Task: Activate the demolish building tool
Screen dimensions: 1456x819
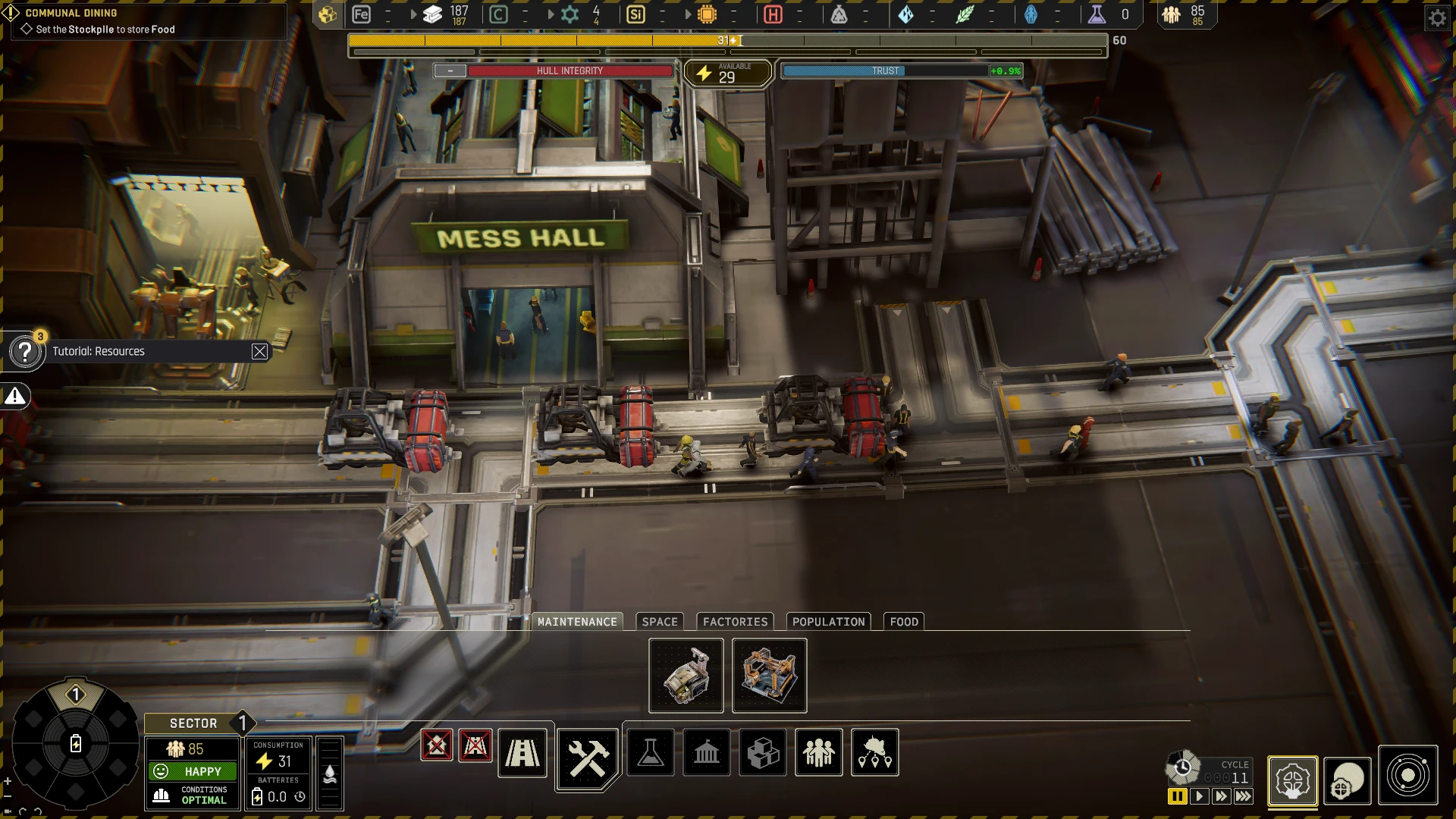Action: click(x=437, y=745)
